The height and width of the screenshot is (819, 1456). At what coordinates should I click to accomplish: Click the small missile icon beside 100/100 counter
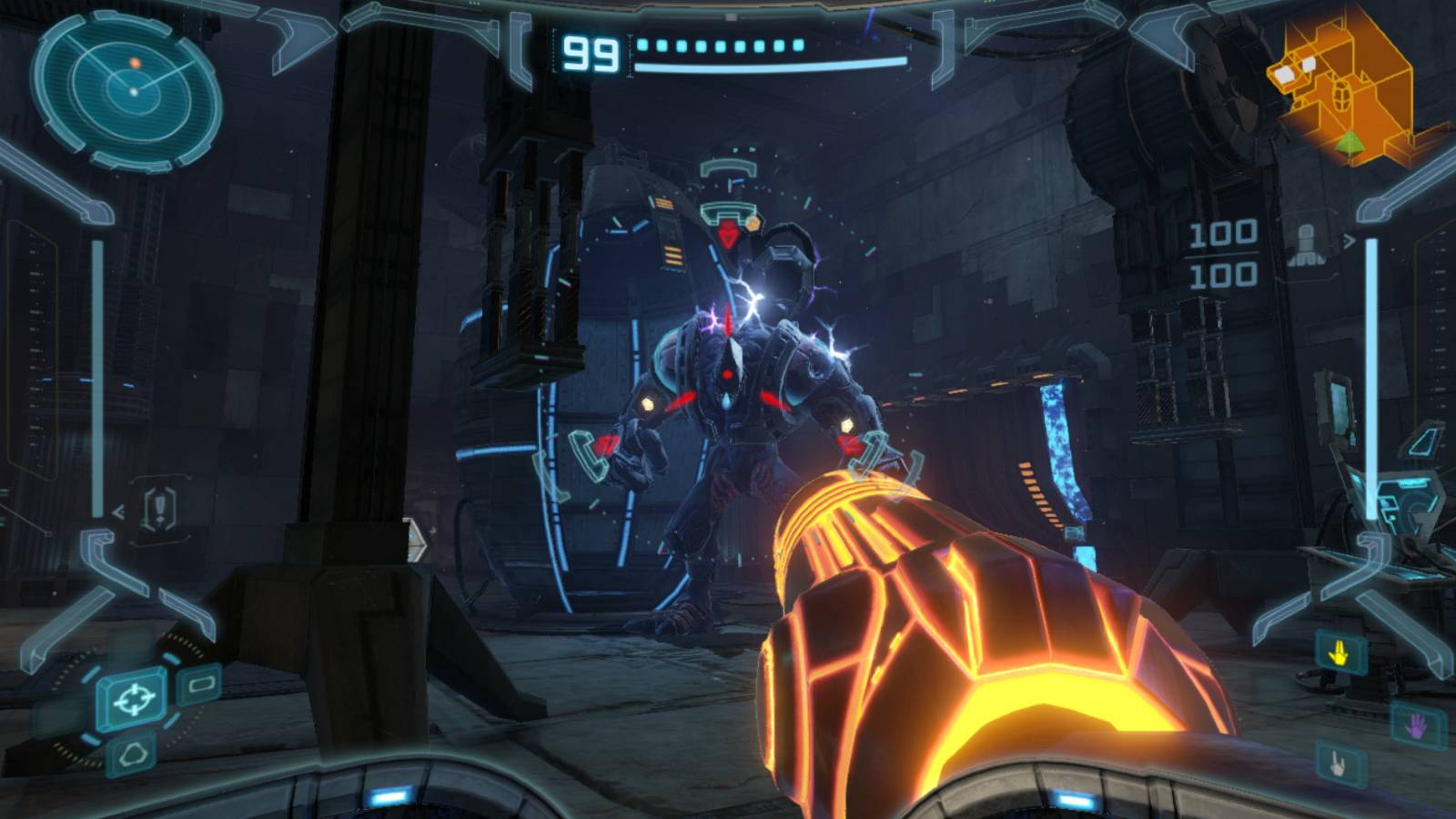[1308, 246]
